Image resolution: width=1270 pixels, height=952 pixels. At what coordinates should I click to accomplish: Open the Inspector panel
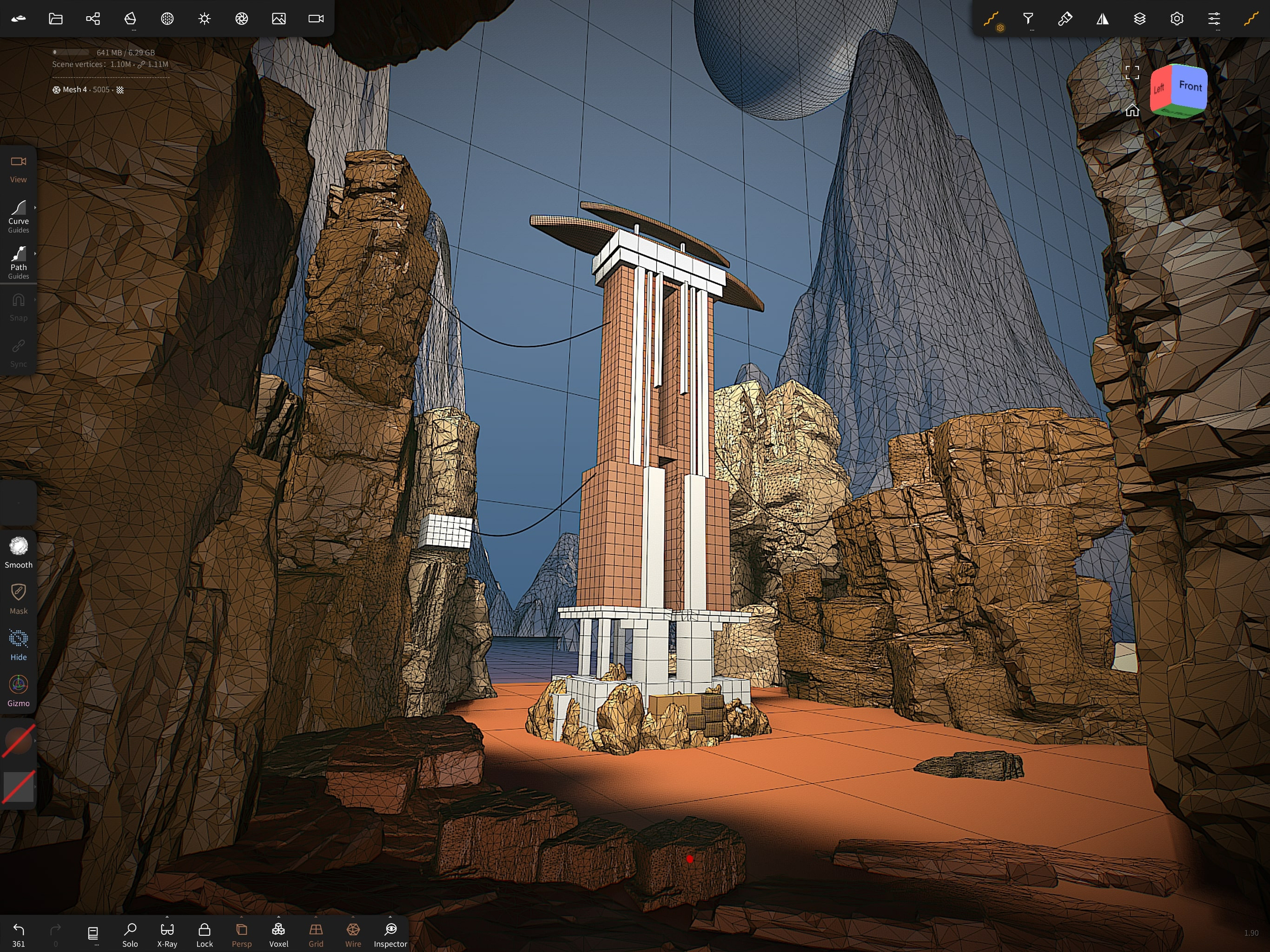(x=391, y=934)
